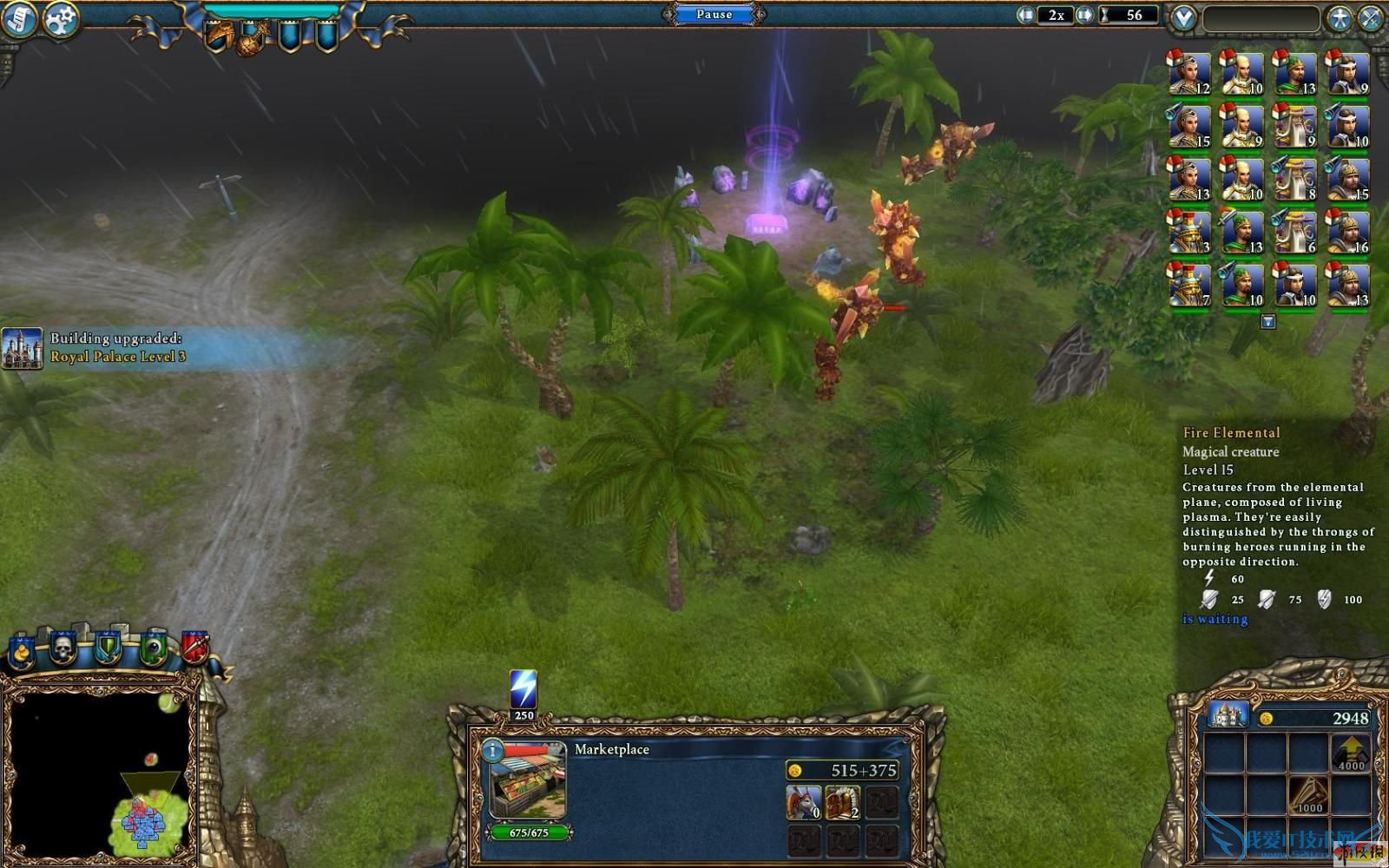Viewport: 1389px width, 868px height.
Task: Expand hero list with down arrow
Action: tap(1268, 322)
